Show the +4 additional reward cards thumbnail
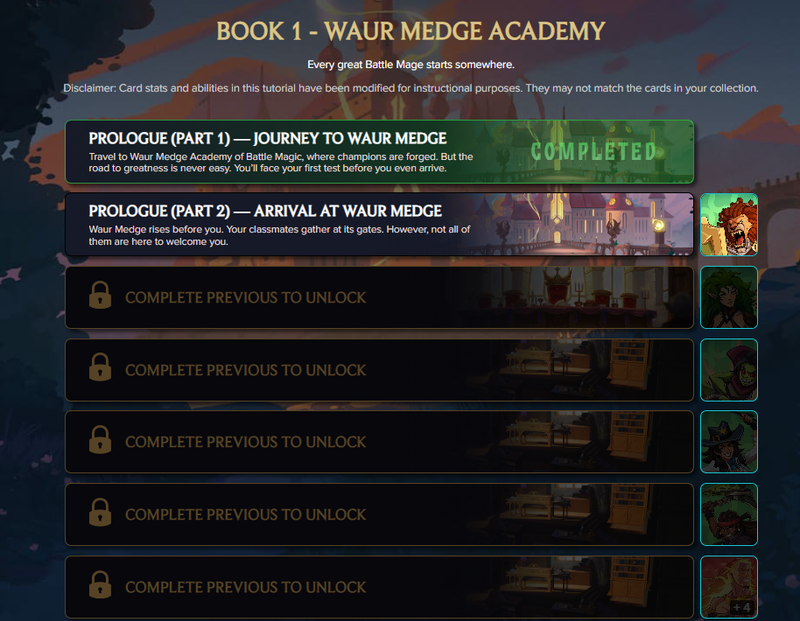 coord(728,587)
